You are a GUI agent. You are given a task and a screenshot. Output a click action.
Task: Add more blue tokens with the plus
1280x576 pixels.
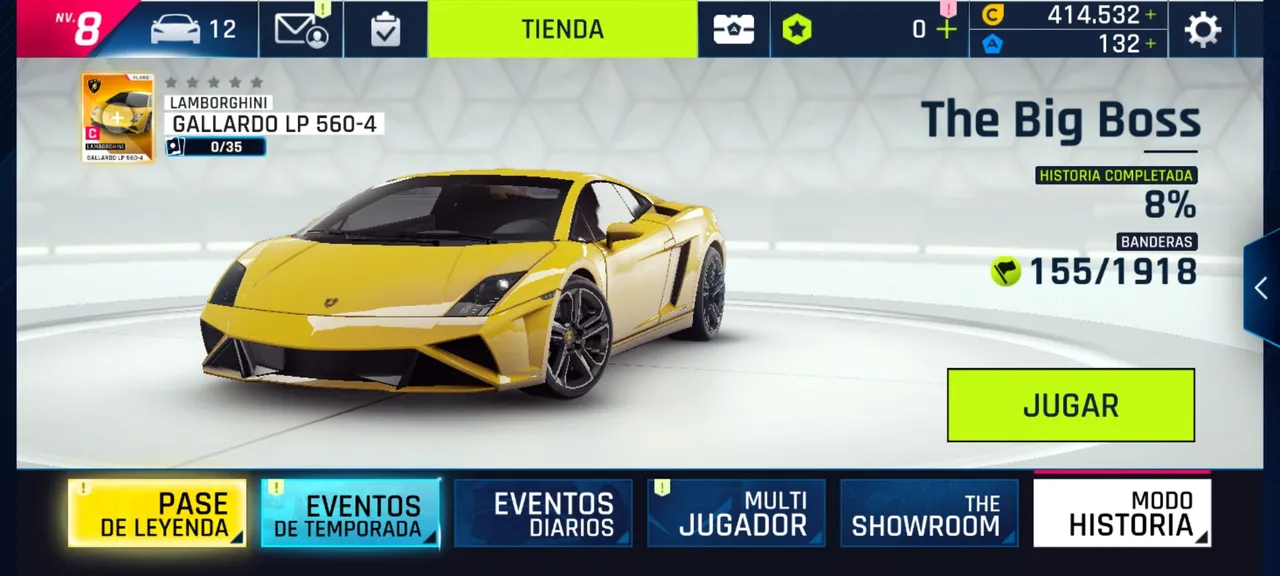point(1151,44)
